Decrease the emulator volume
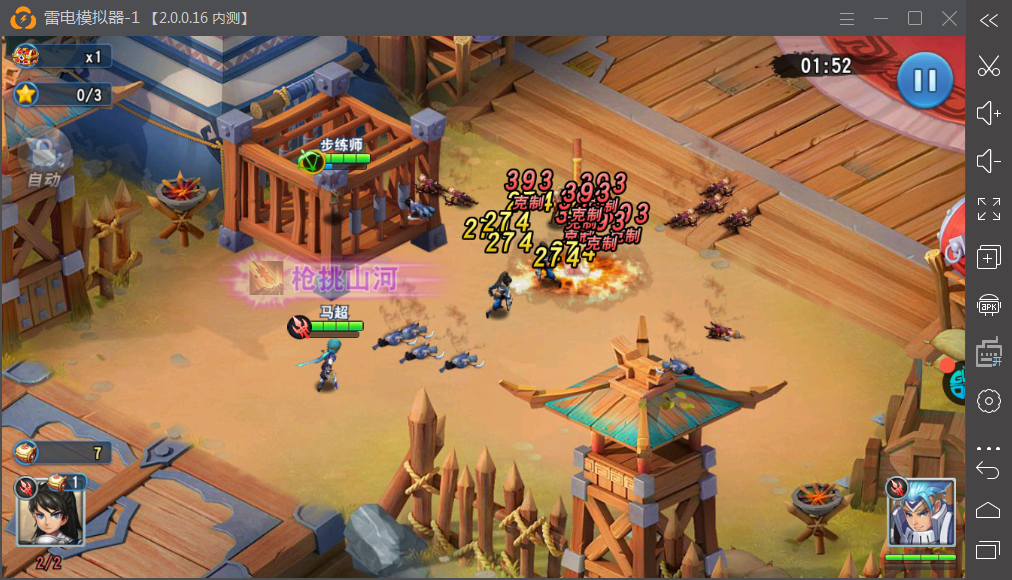 click(989, 161)
